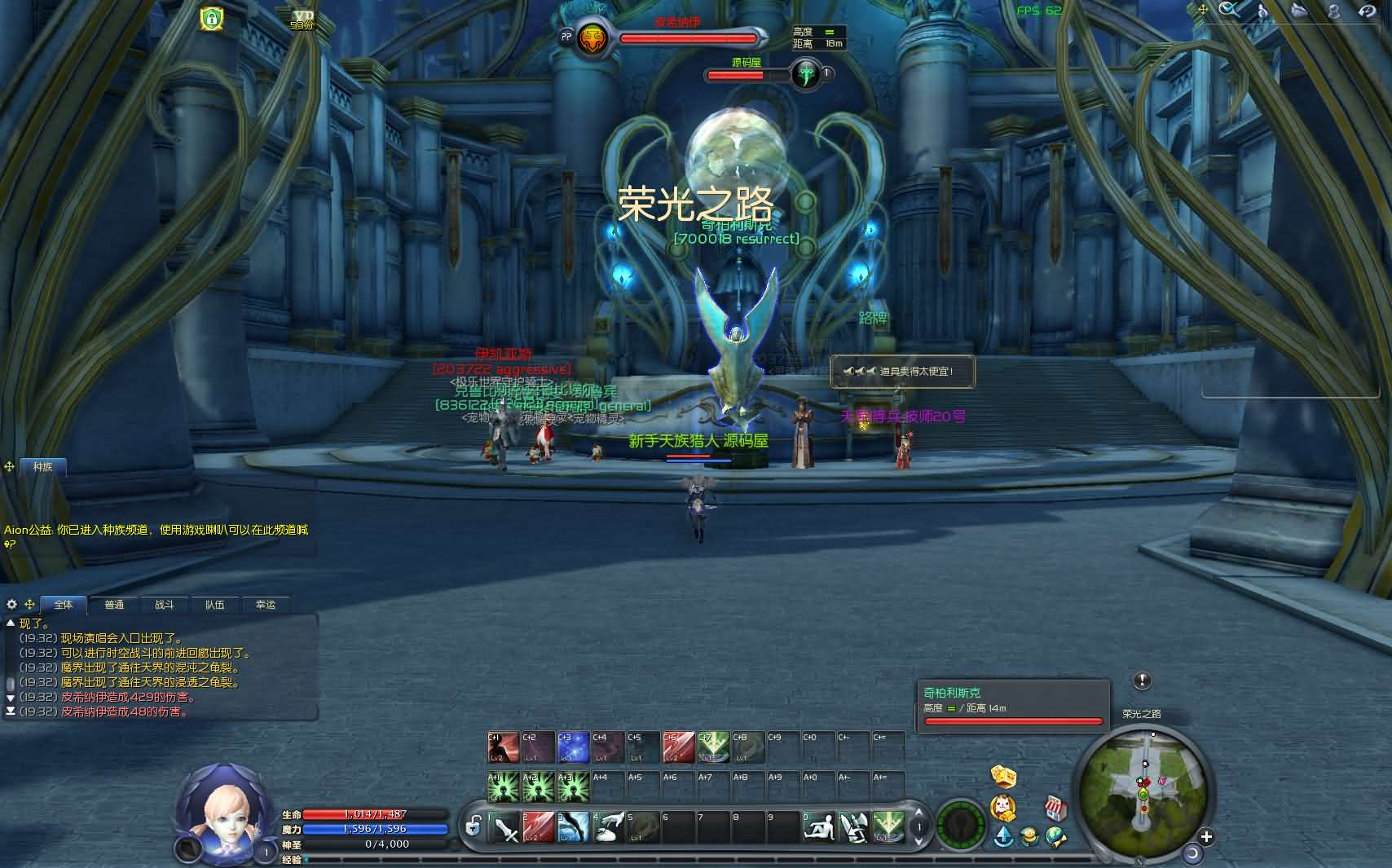Use the sword attack skill in slot 1
The width and height of the screenshot is (1392, 868).
pyautogui.click(x=504, y=828)
